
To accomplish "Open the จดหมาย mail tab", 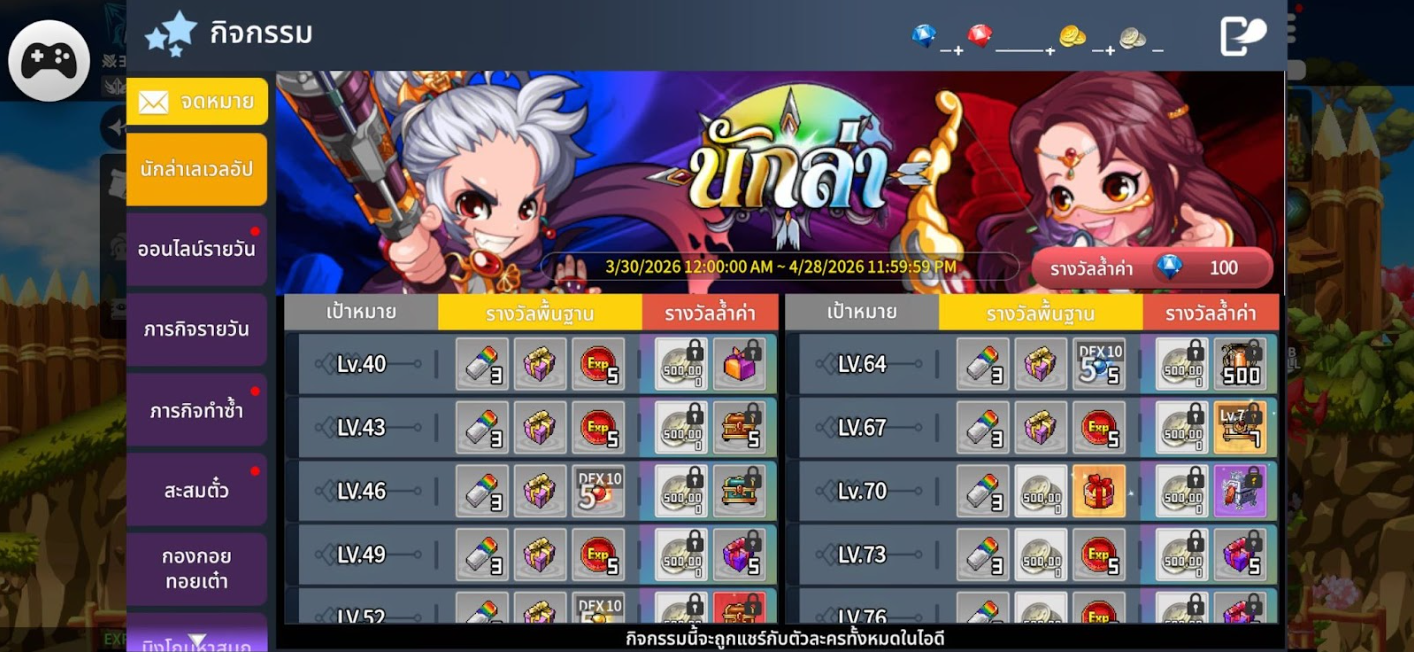I will pos(197,101).
